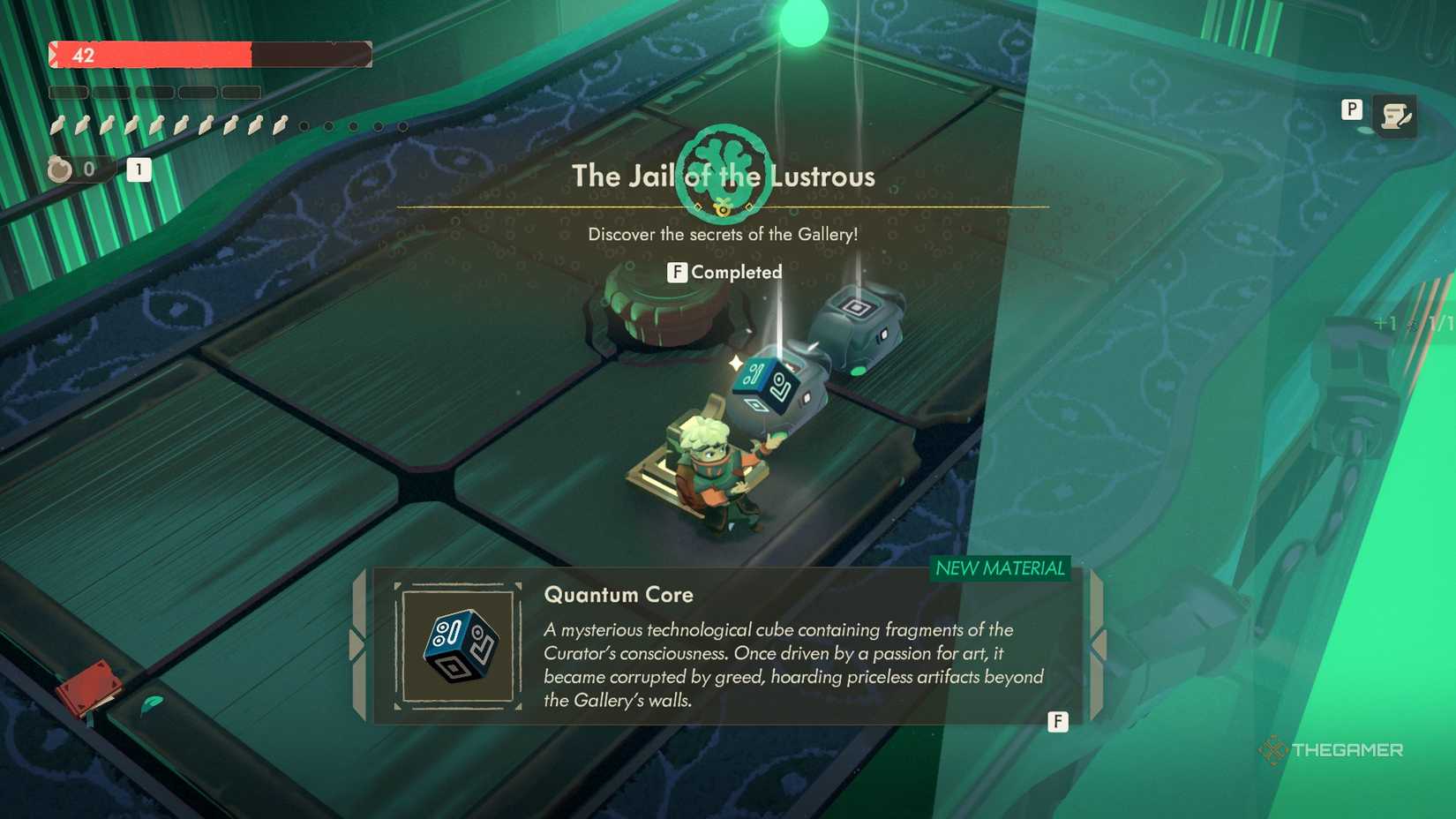The width and height of the screenshot is (1456, 819).
Task: Expand the +1 pickup counter on the right
Action: coord(1385,322)
